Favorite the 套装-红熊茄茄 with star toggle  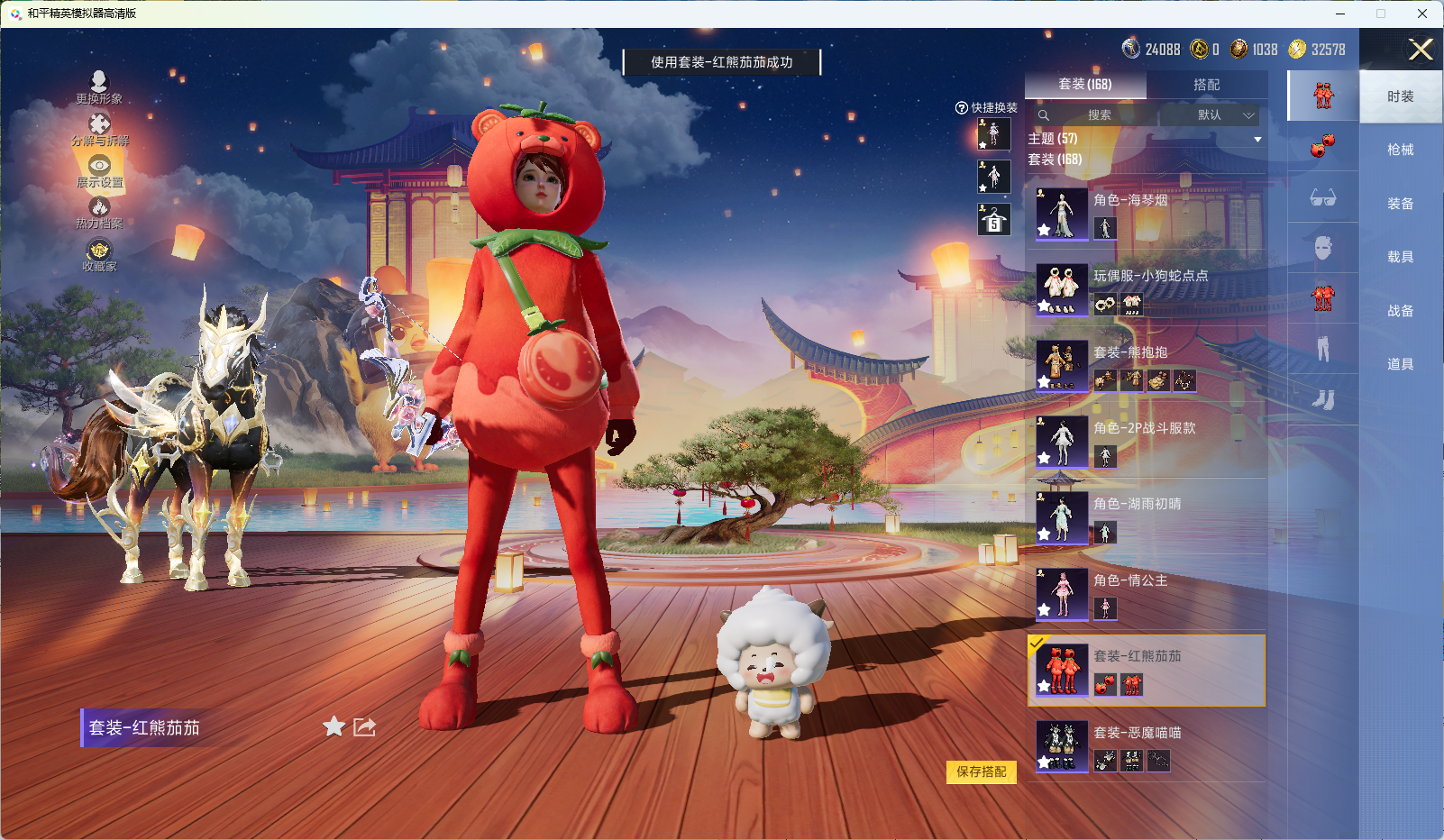(333, 727)
